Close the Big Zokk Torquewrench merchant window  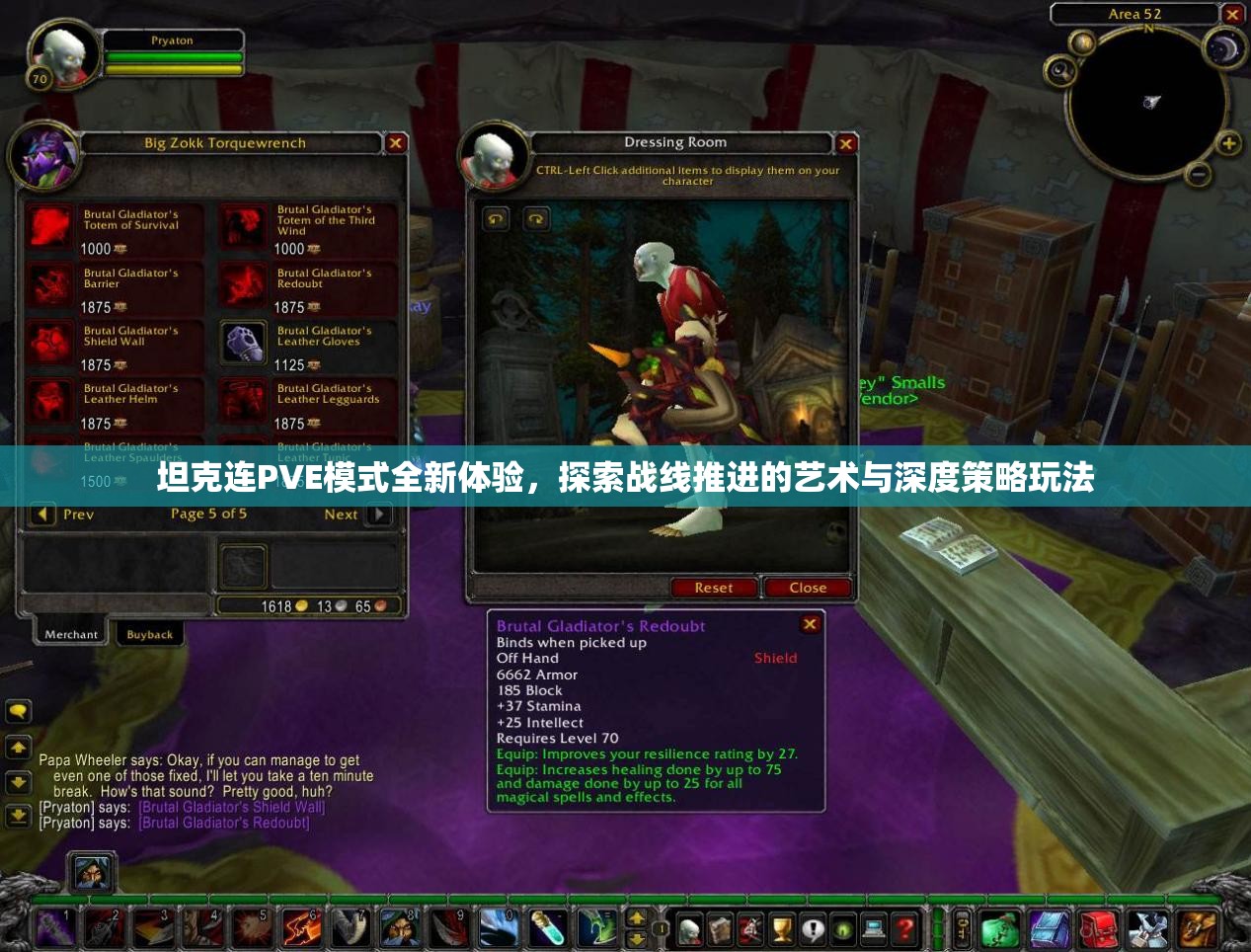pyautogui.click(x=396, y=143)
